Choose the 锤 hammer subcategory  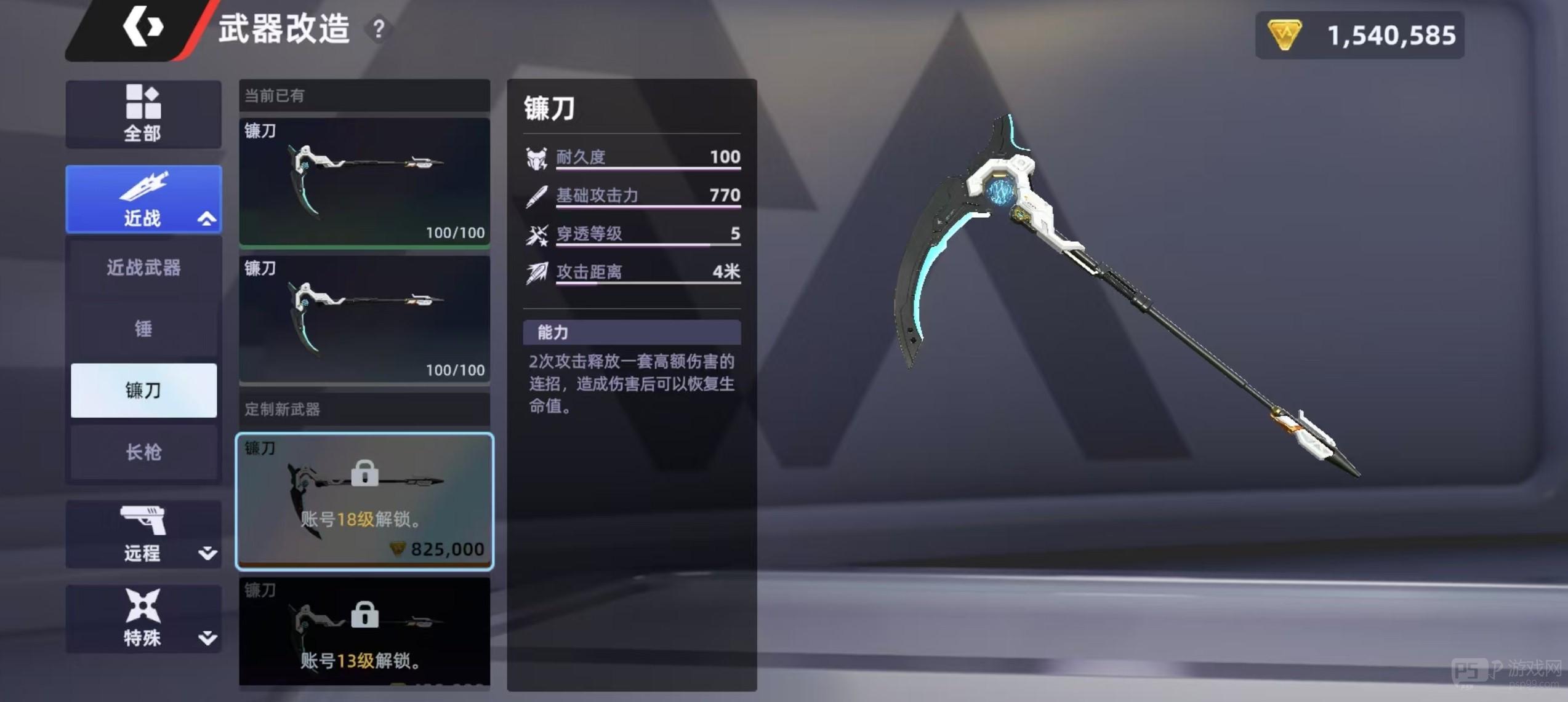coord(143,329)
